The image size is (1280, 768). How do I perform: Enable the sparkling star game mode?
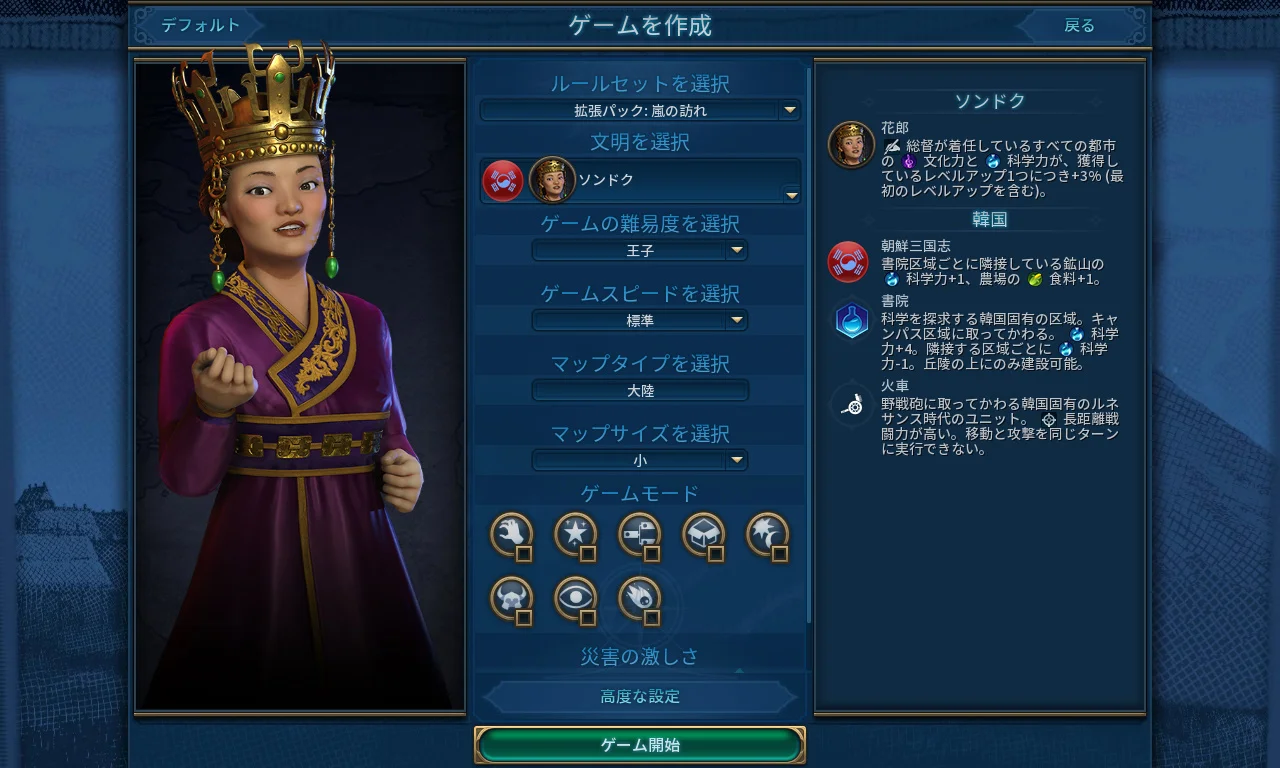576,535
